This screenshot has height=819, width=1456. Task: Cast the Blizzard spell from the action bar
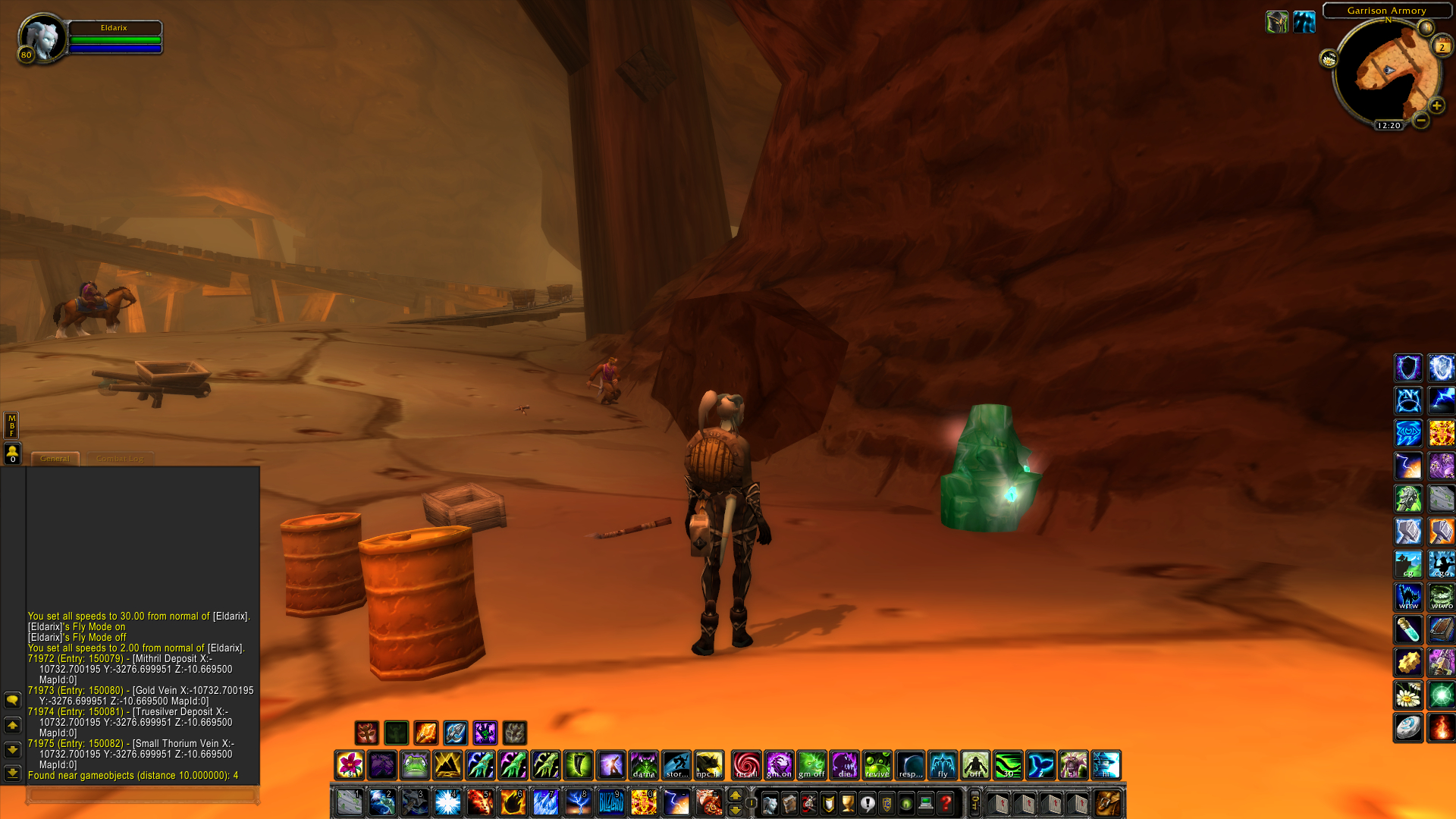(x=612, y=802)
